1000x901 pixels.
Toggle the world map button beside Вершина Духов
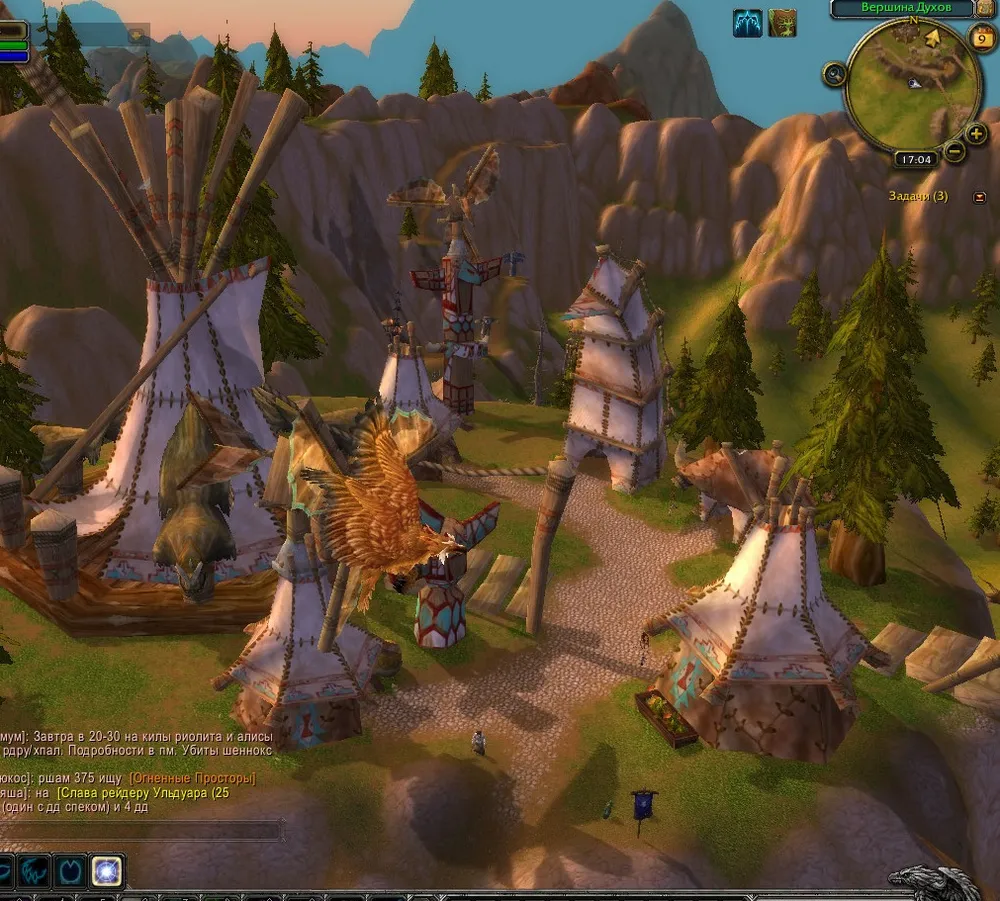coord(986,9)
